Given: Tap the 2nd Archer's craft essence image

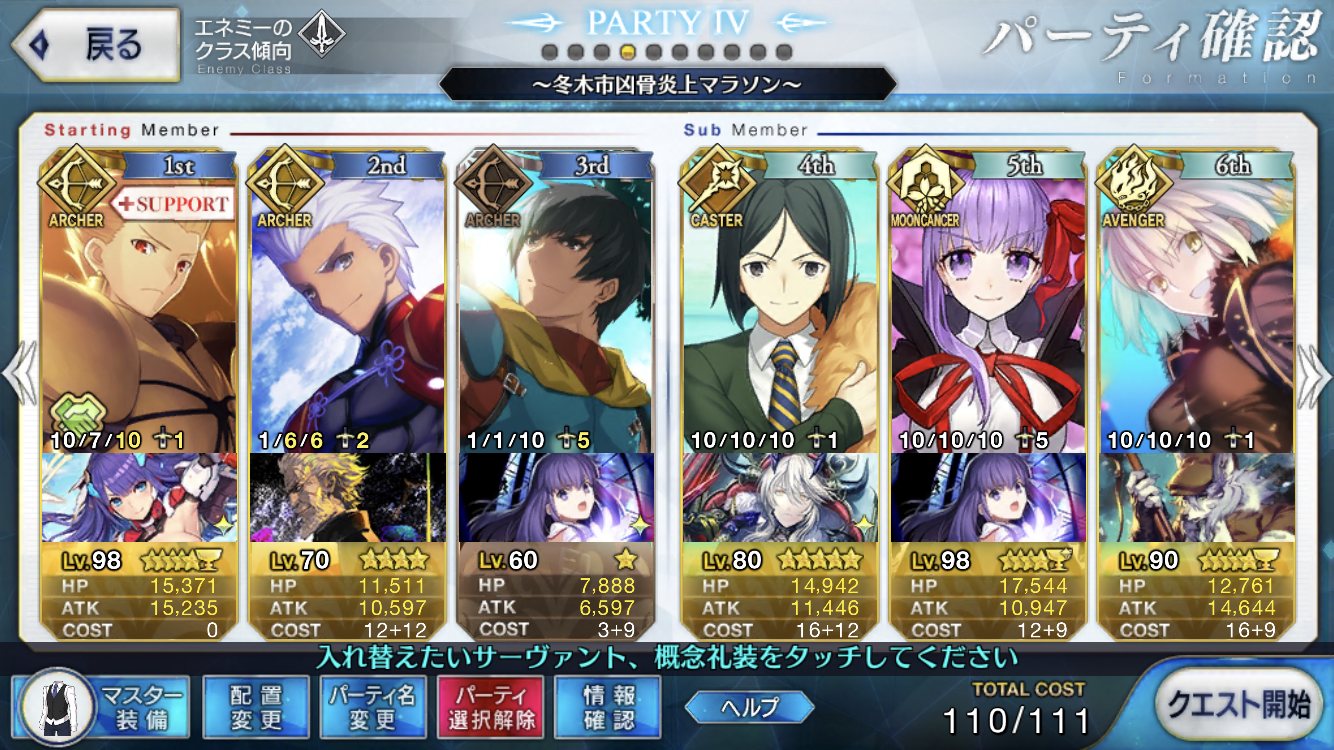Looking at the screenshot, I should [x=348, y=497].
